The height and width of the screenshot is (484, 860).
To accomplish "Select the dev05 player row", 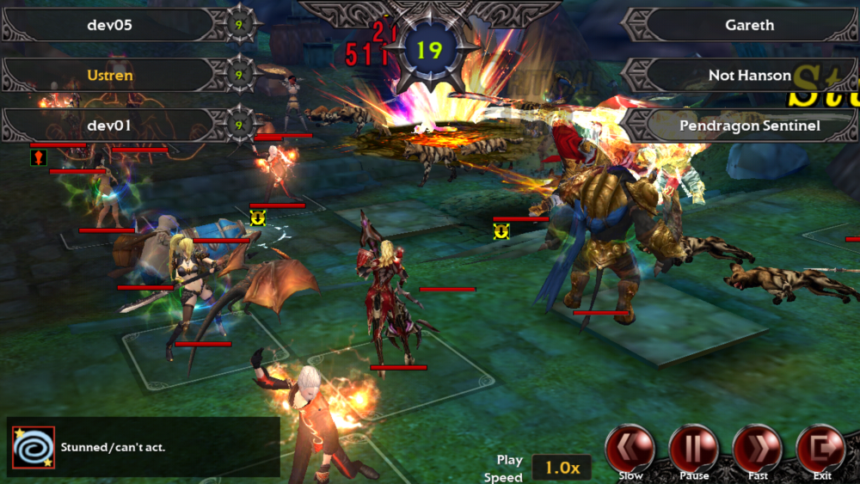I will point(110,24).
